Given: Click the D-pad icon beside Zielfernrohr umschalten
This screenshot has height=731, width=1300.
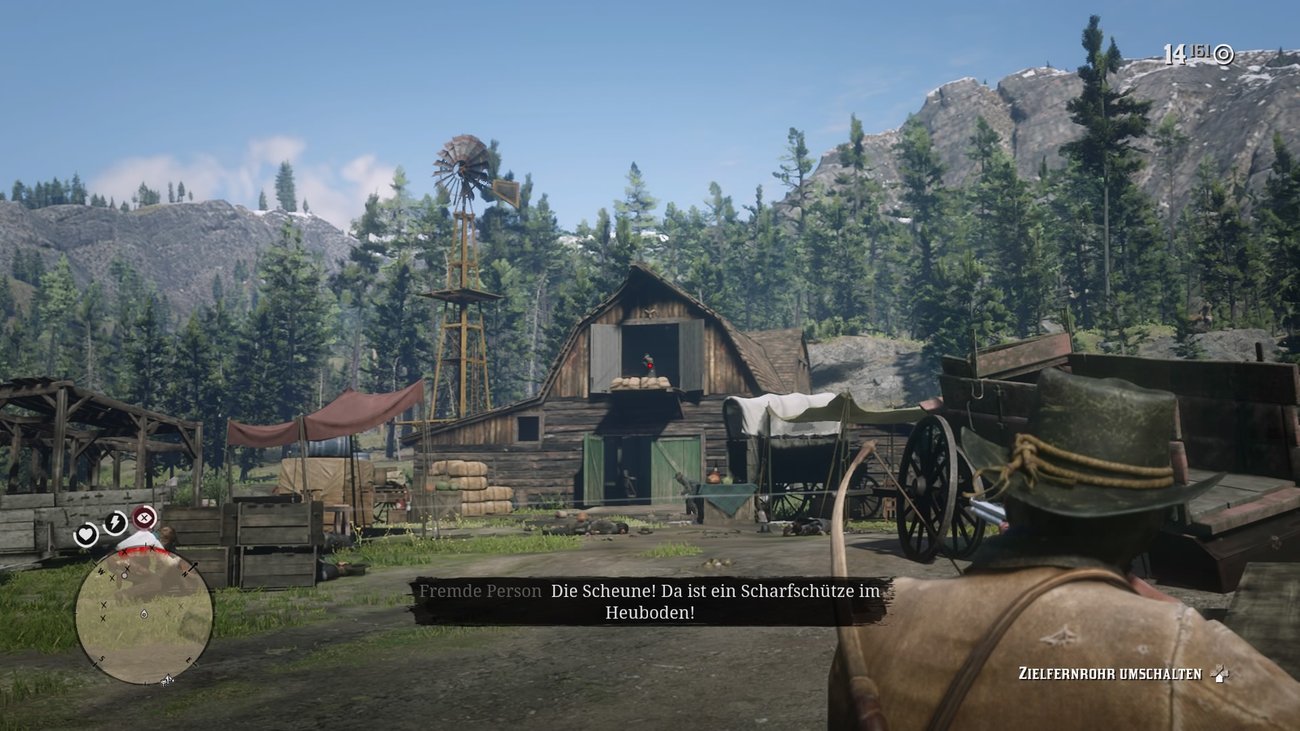Looking at the screenshot, I should pyautogui.click(x=1221, y=674).
